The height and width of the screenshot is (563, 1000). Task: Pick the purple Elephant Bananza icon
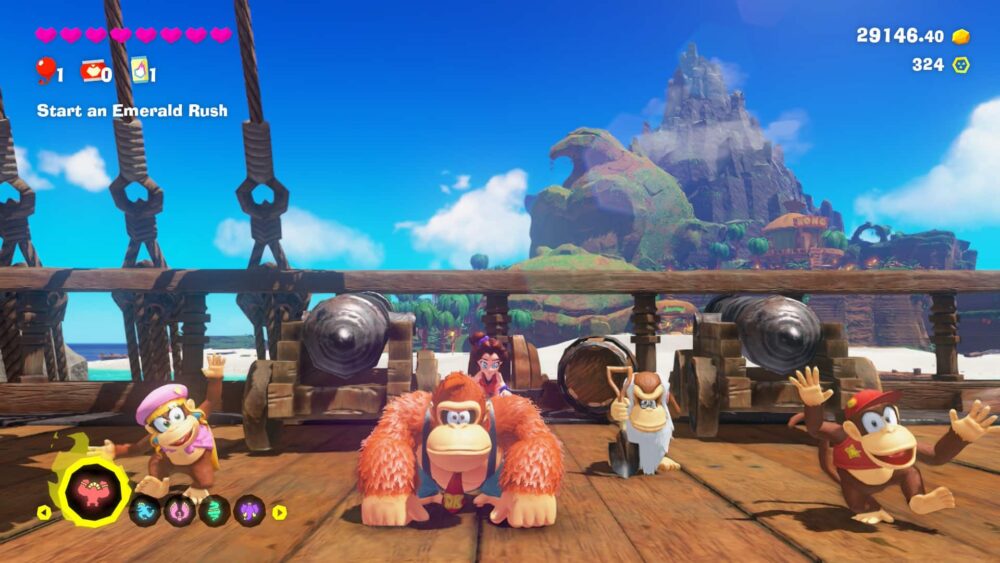point(249,511)
